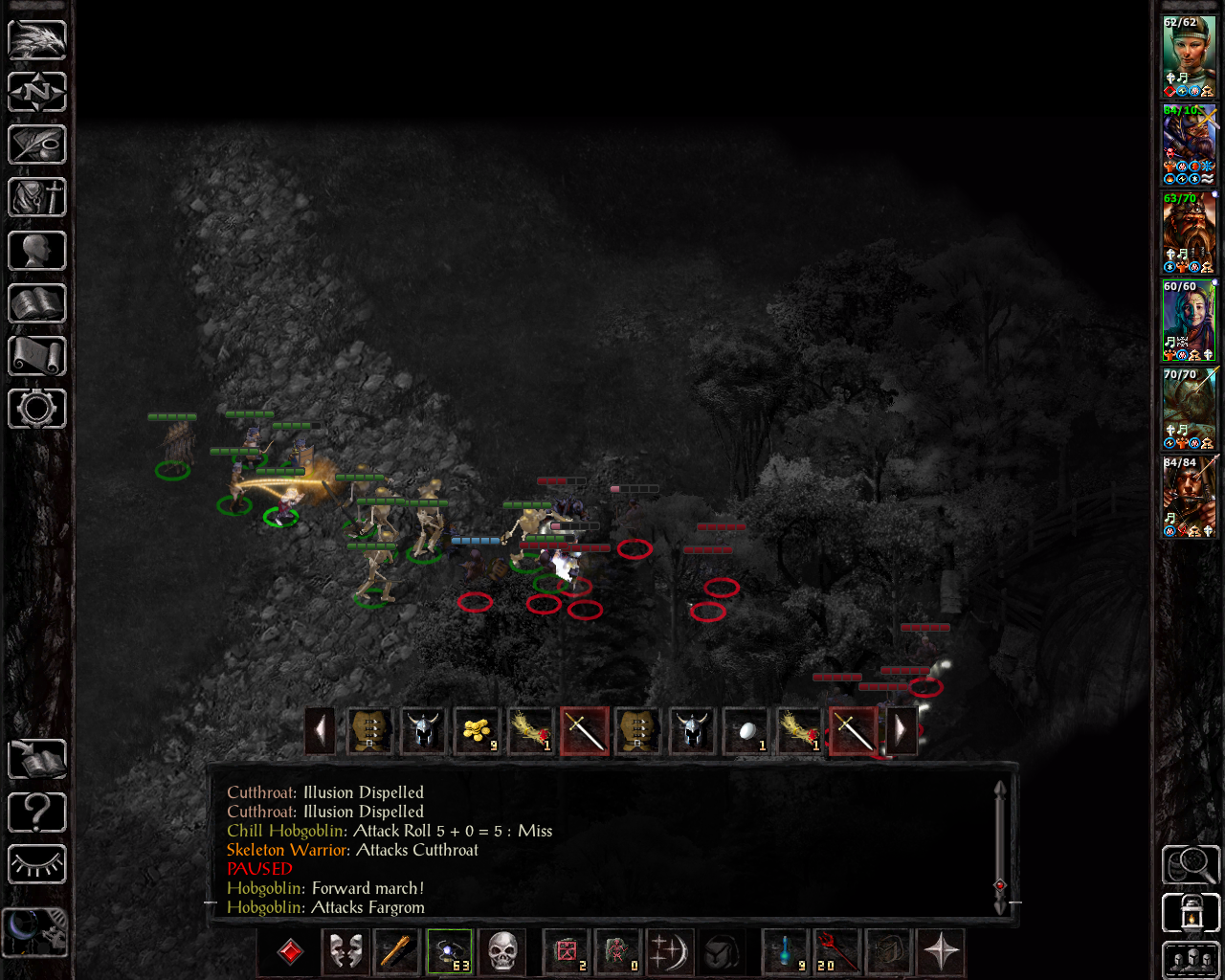The image size is (1225, 980).
Task: Choose the blue-haired woman portrait
Action: tap(1189, 320)
